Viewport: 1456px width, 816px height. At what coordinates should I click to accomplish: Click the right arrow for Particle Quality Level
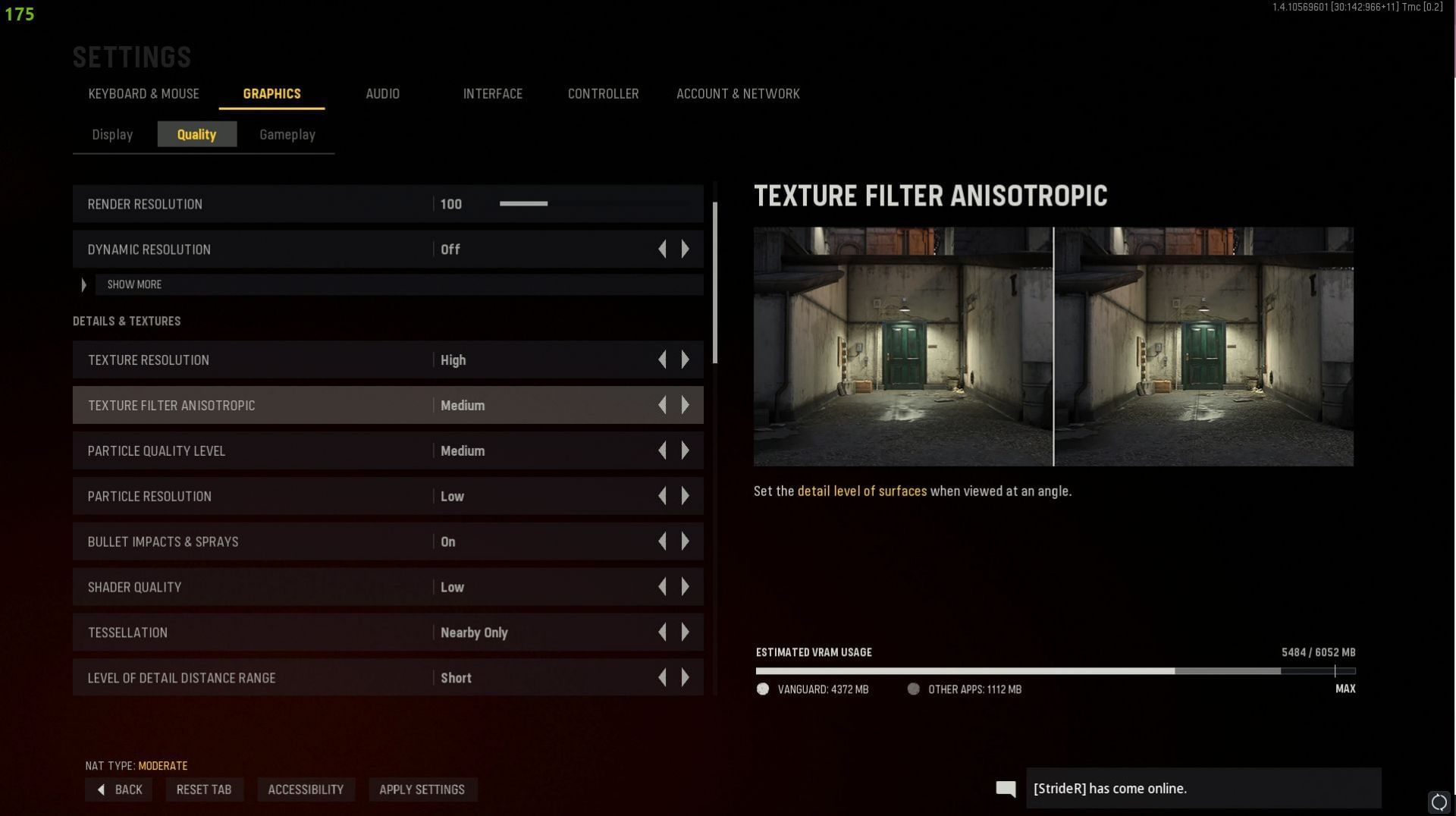pos(686,450)
